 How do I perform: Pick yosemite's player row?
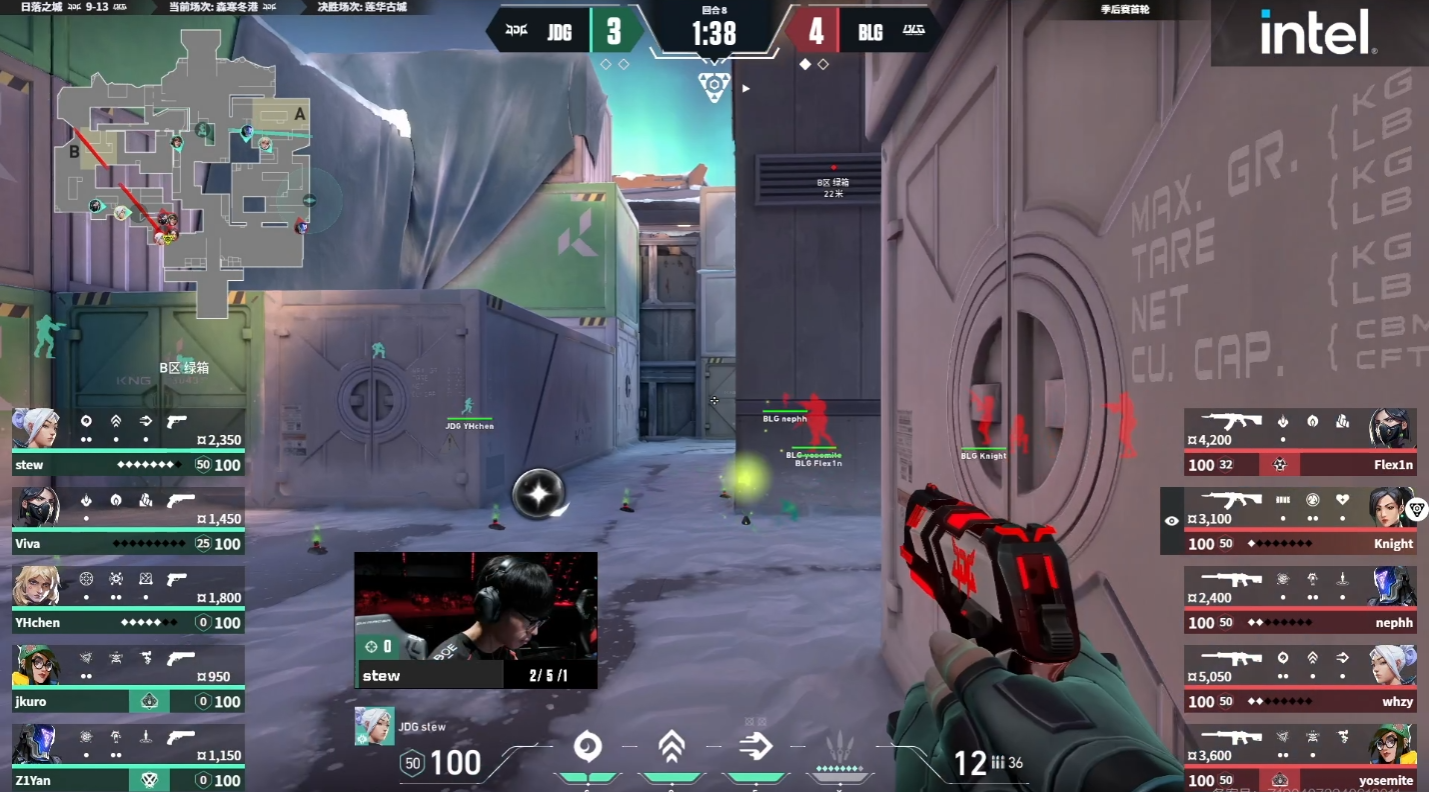(1300, 757)
